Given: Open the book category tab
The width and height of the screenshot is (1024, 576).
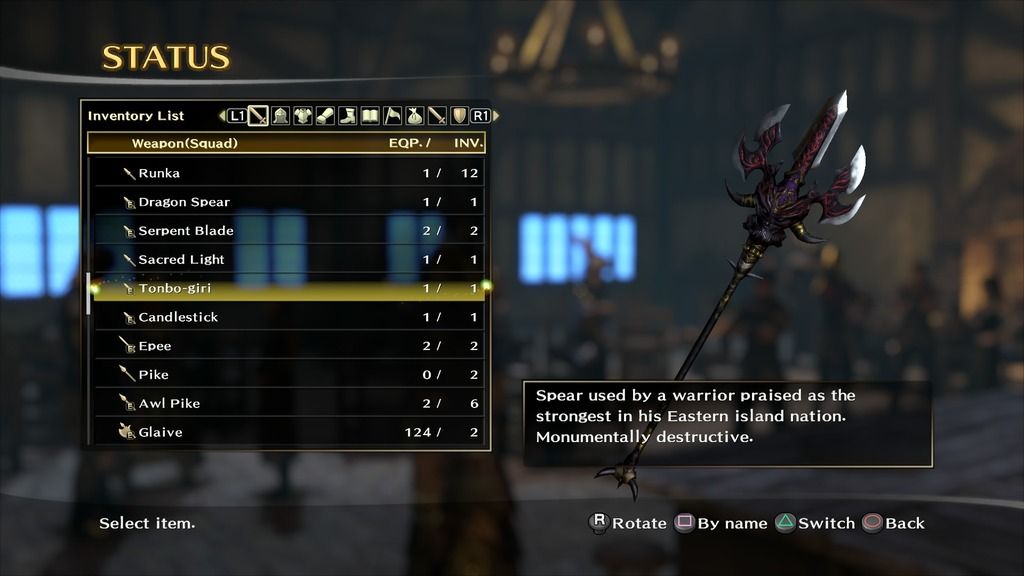Looking at the screenshot, I should click(369, 116).
